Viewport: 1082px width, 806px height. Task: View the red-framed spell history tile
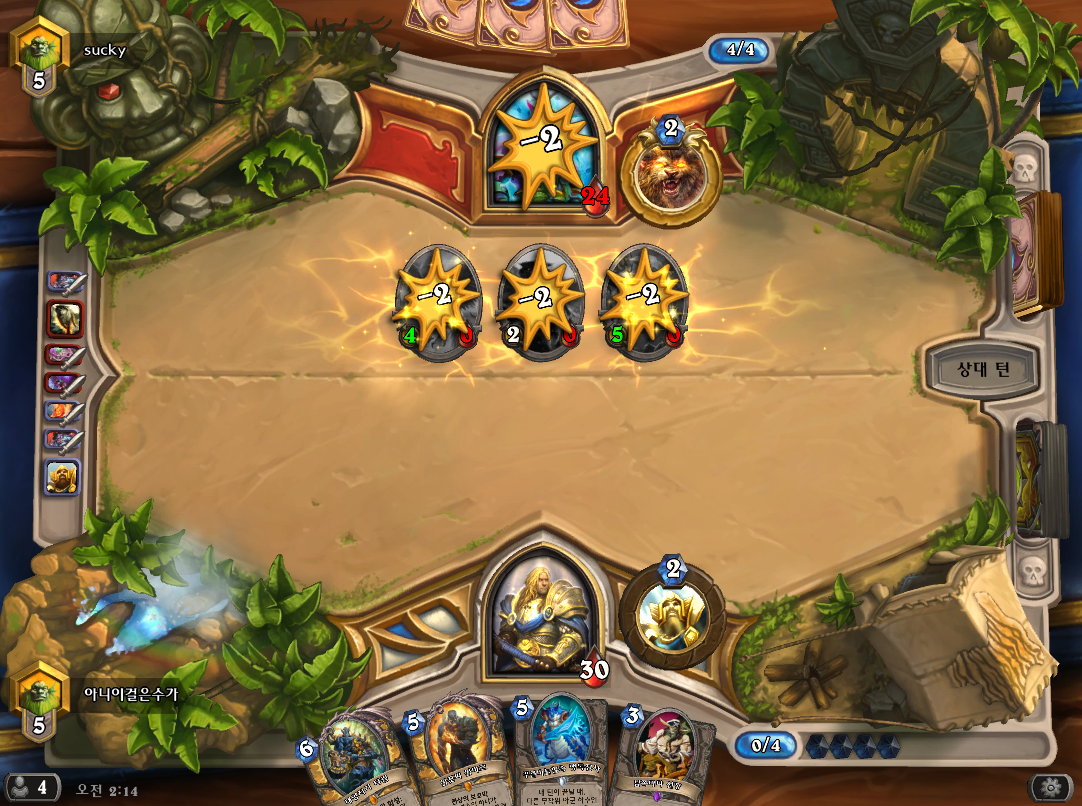(64, 319)
